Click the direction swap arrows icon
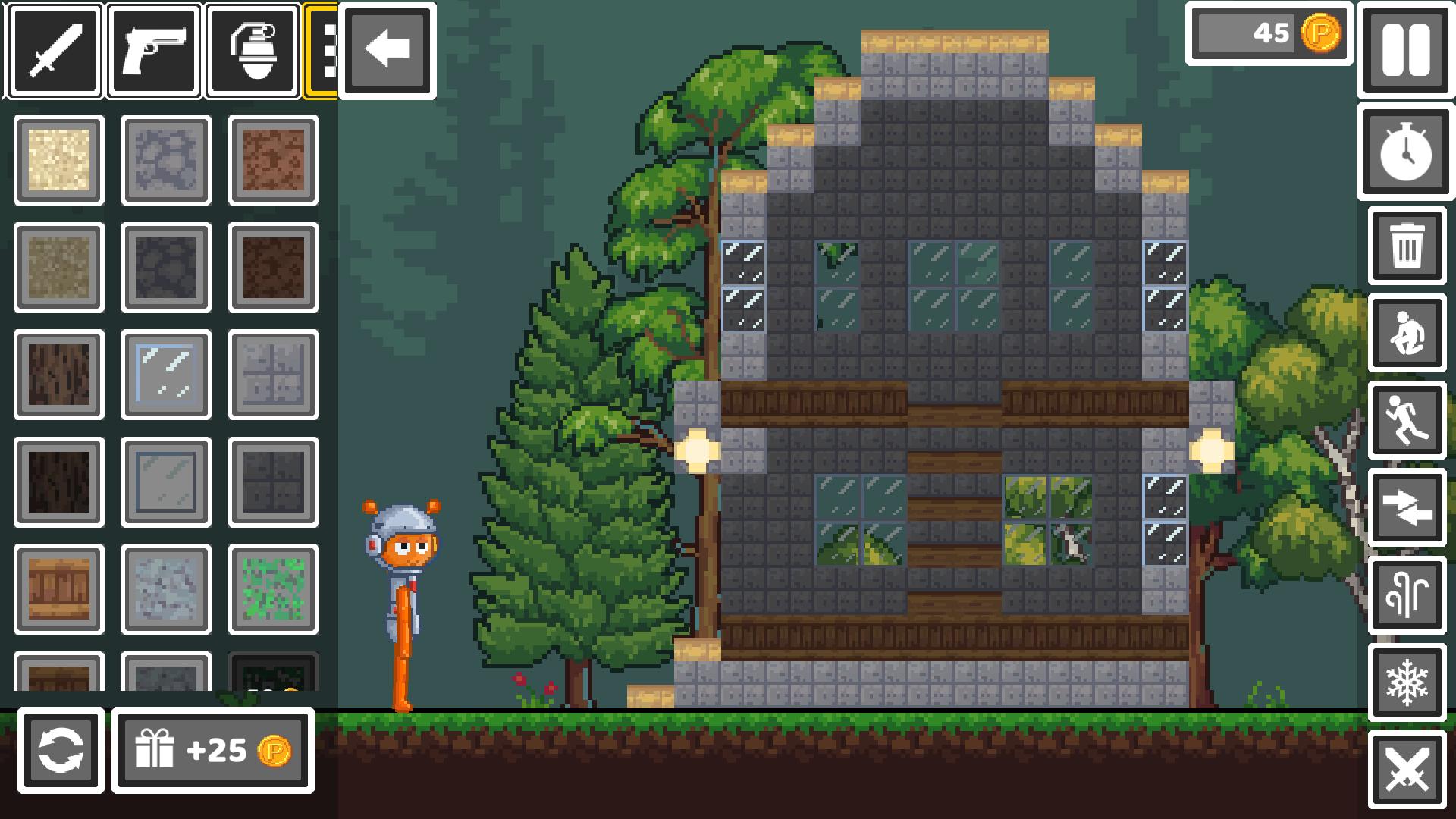 pyautogui.click(x=1407, y=509)
